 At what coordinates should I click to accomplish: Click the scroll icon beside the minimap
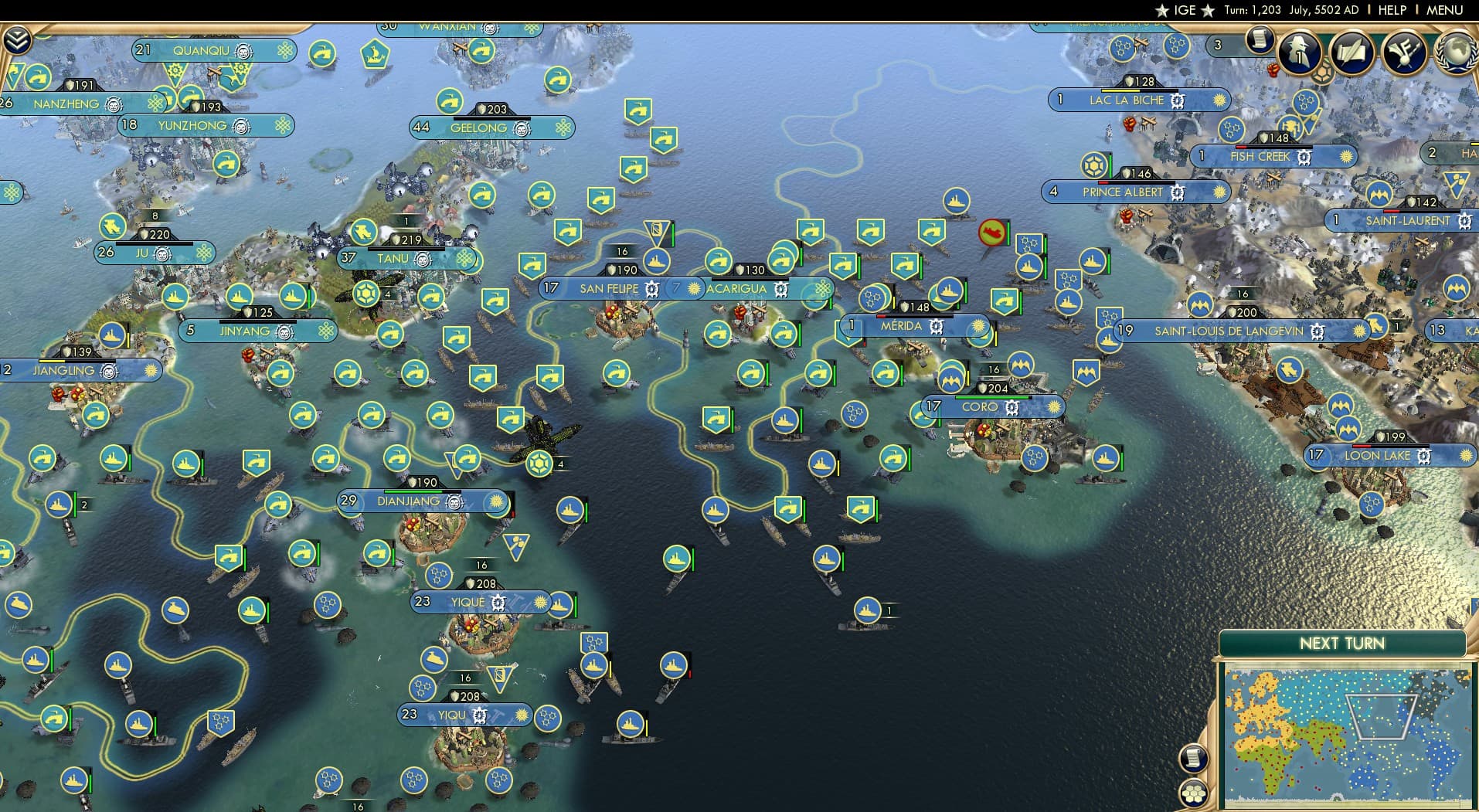(1194, 756)
